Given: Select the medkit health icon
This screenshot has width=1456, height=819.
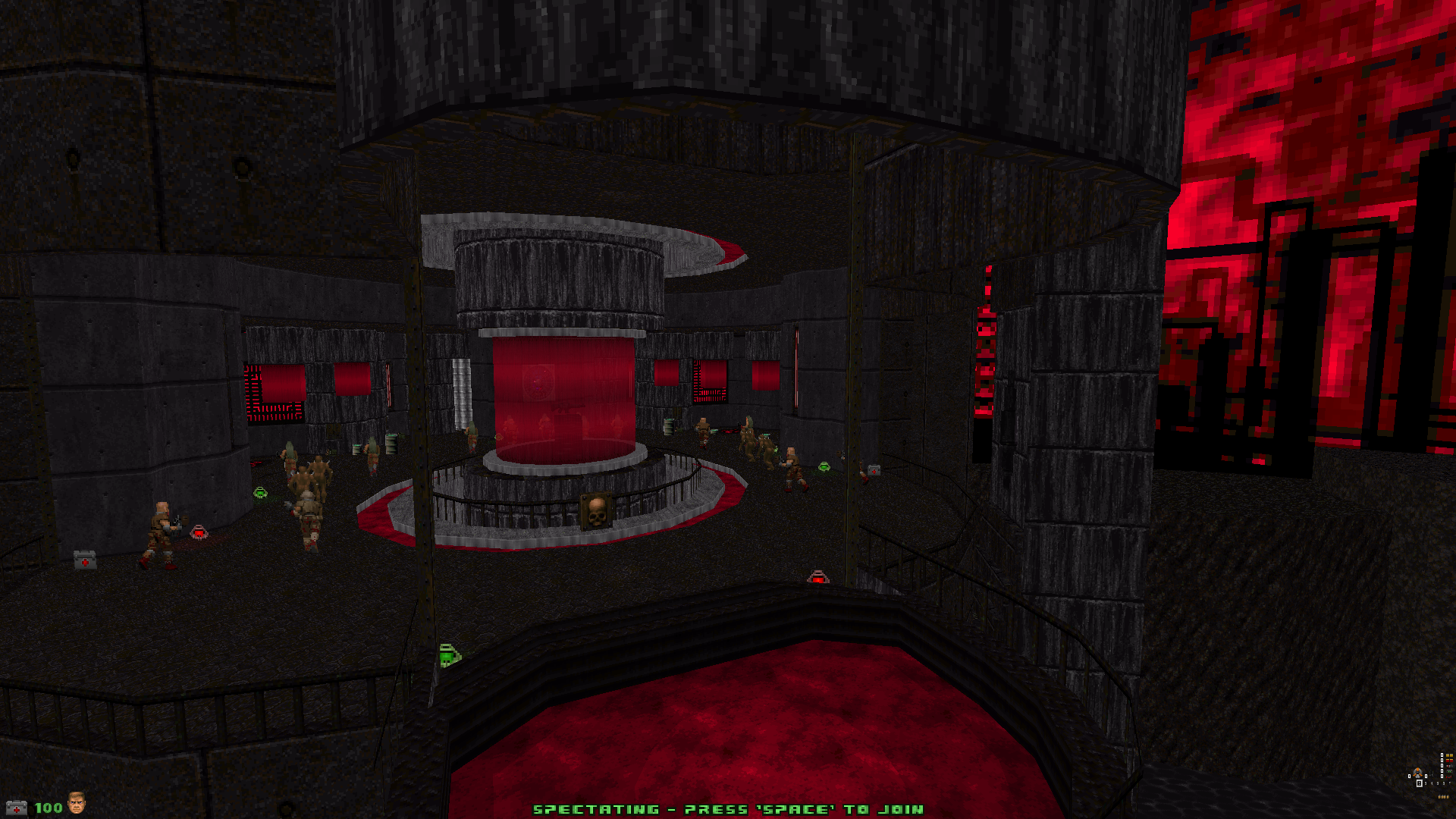Looking at the screenshot, I should point(16,808).
